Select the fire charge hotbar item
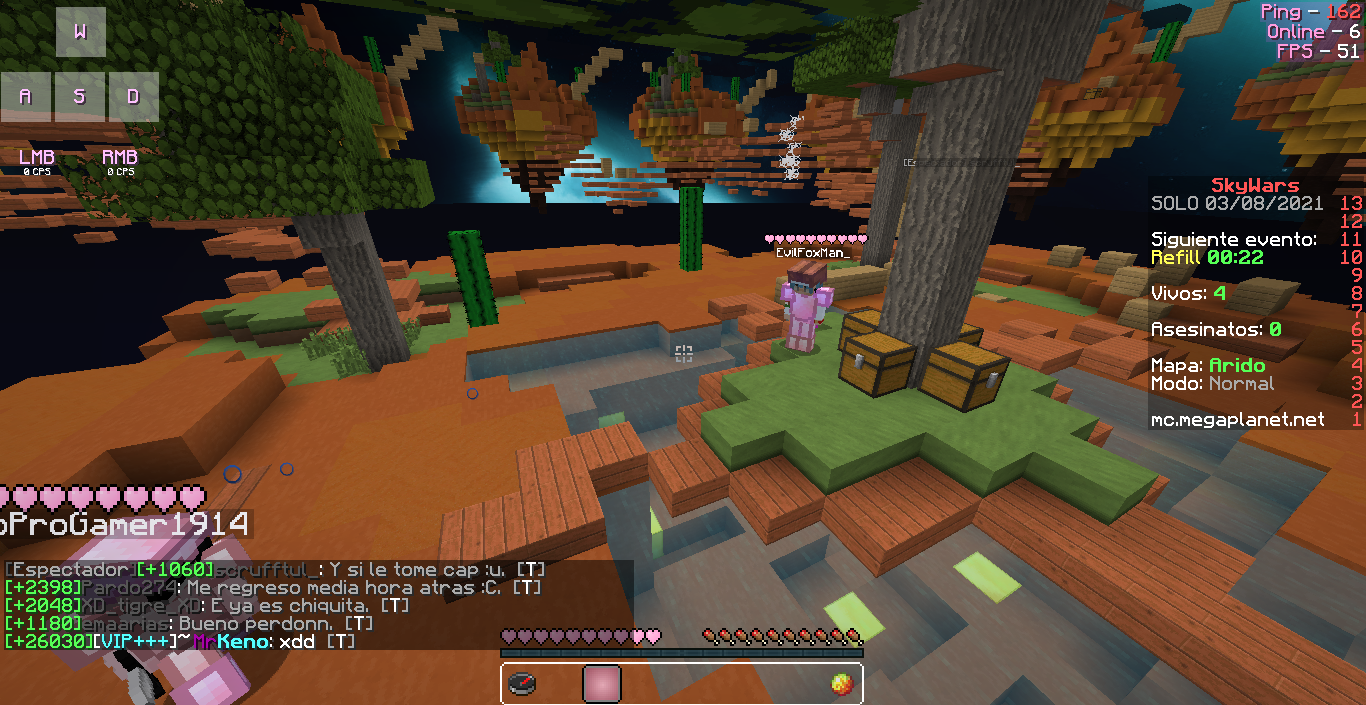1366x705 pixels. (x=841, y=684)
